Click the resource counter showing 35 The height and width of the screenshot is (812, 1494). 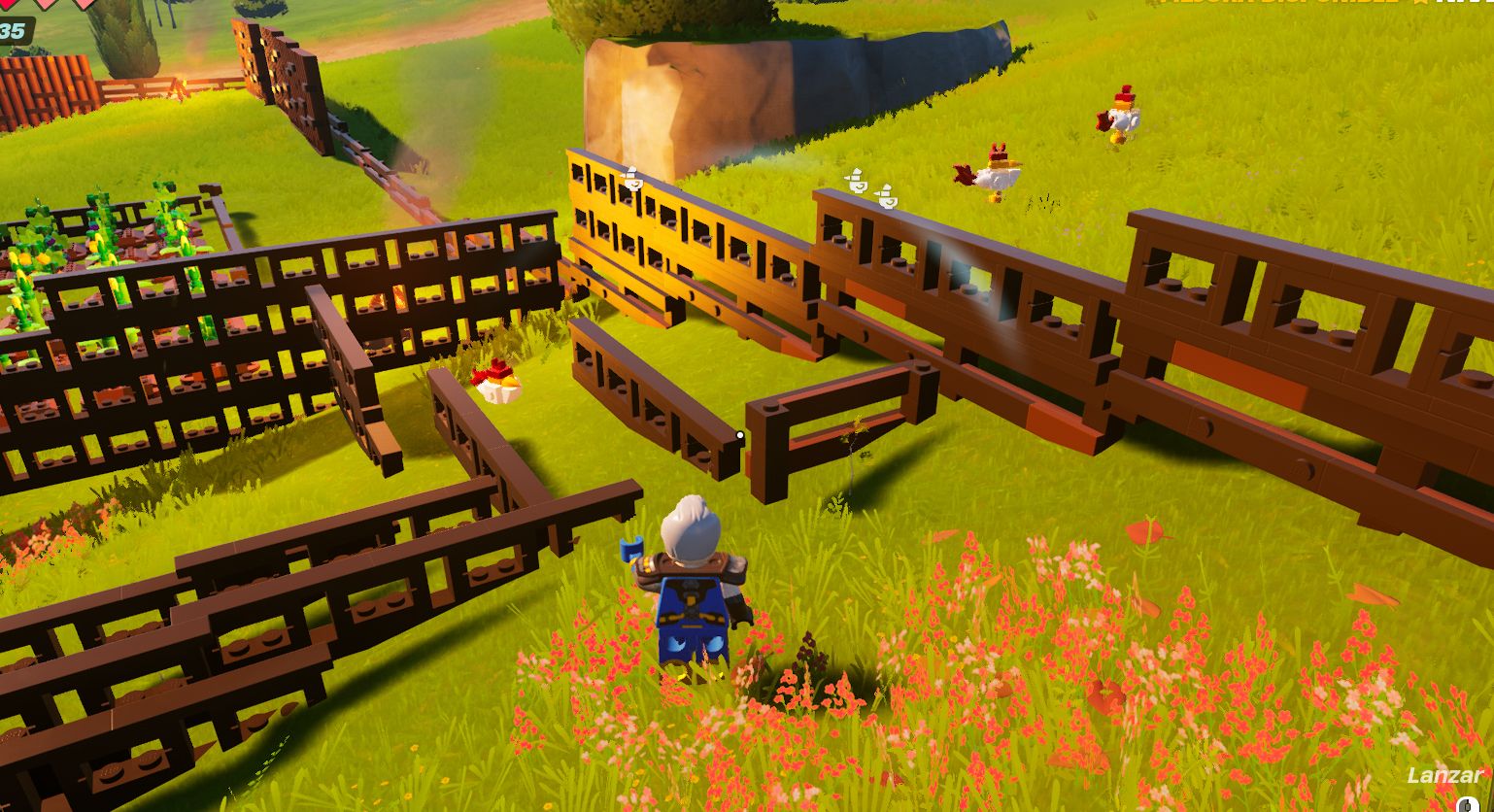pos(13,31)
